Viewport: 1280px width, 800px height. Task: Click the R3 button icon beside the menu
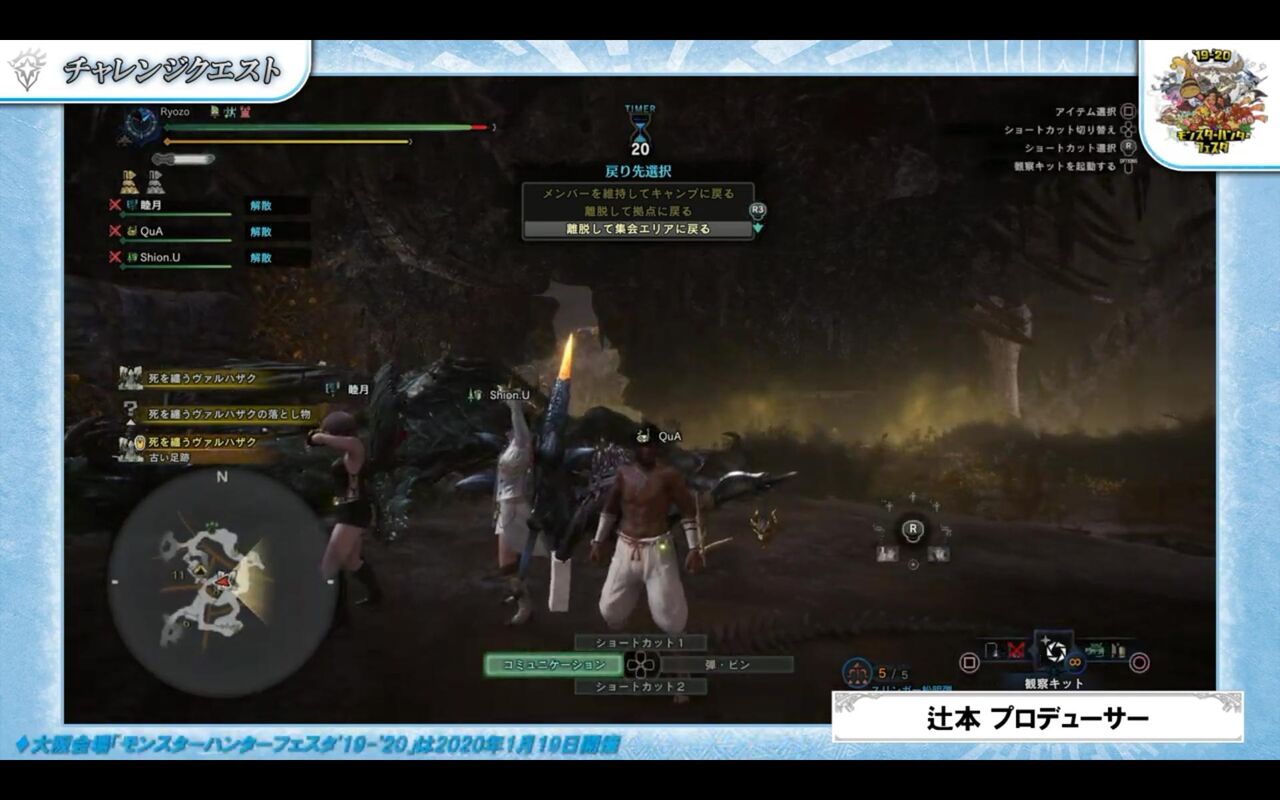pyautogui.click(x=758, y=212)
